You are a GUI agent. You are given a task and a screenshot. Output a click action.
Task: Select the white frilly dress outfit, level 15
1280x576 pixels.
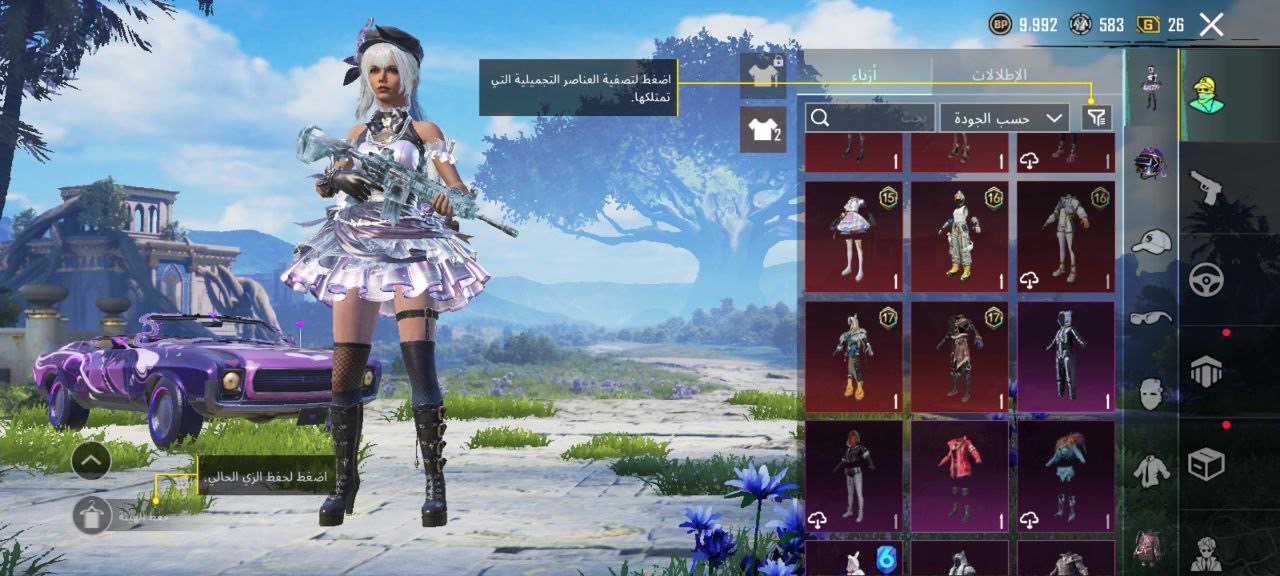[853, 237]
